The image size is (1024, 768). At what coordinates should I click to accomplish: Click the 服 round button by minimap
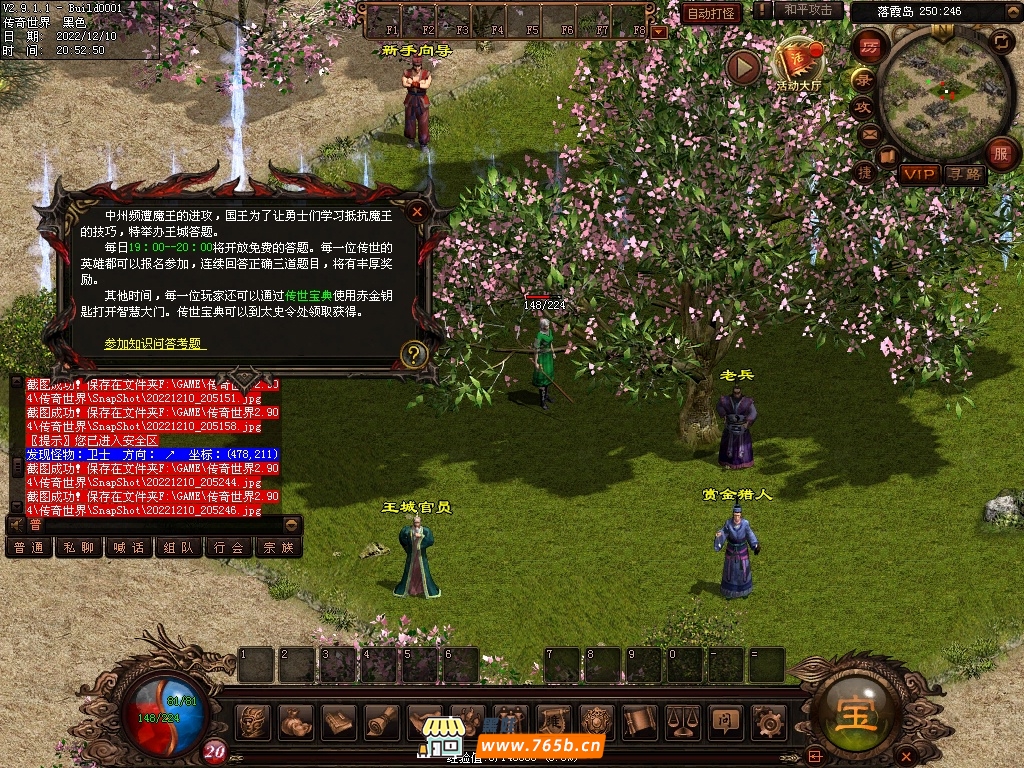[1001, 153]
